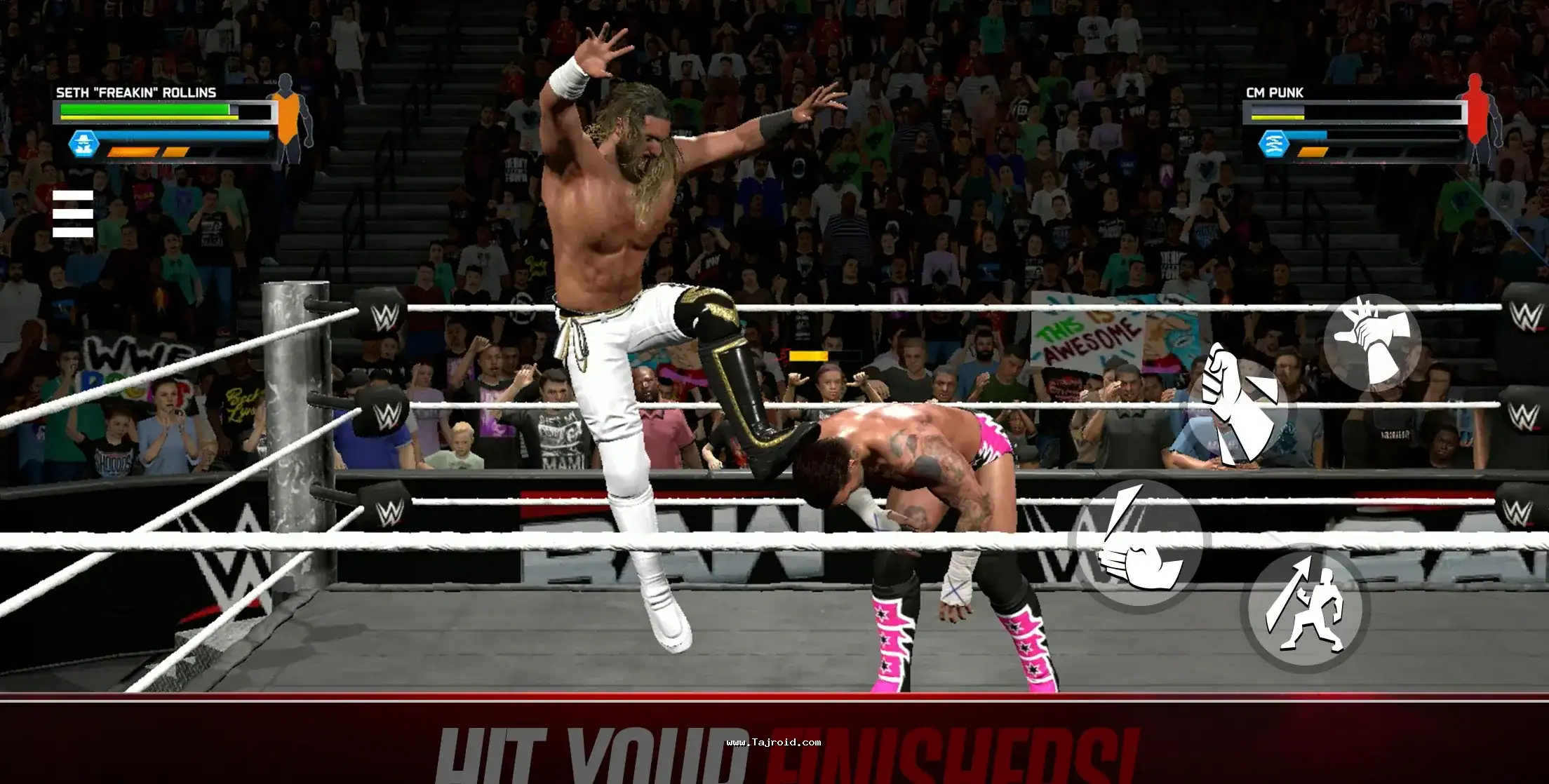This screenshot has width=1549, height=784.
Task: Activate the fist strike button
Action: (x=1238, y=409)
